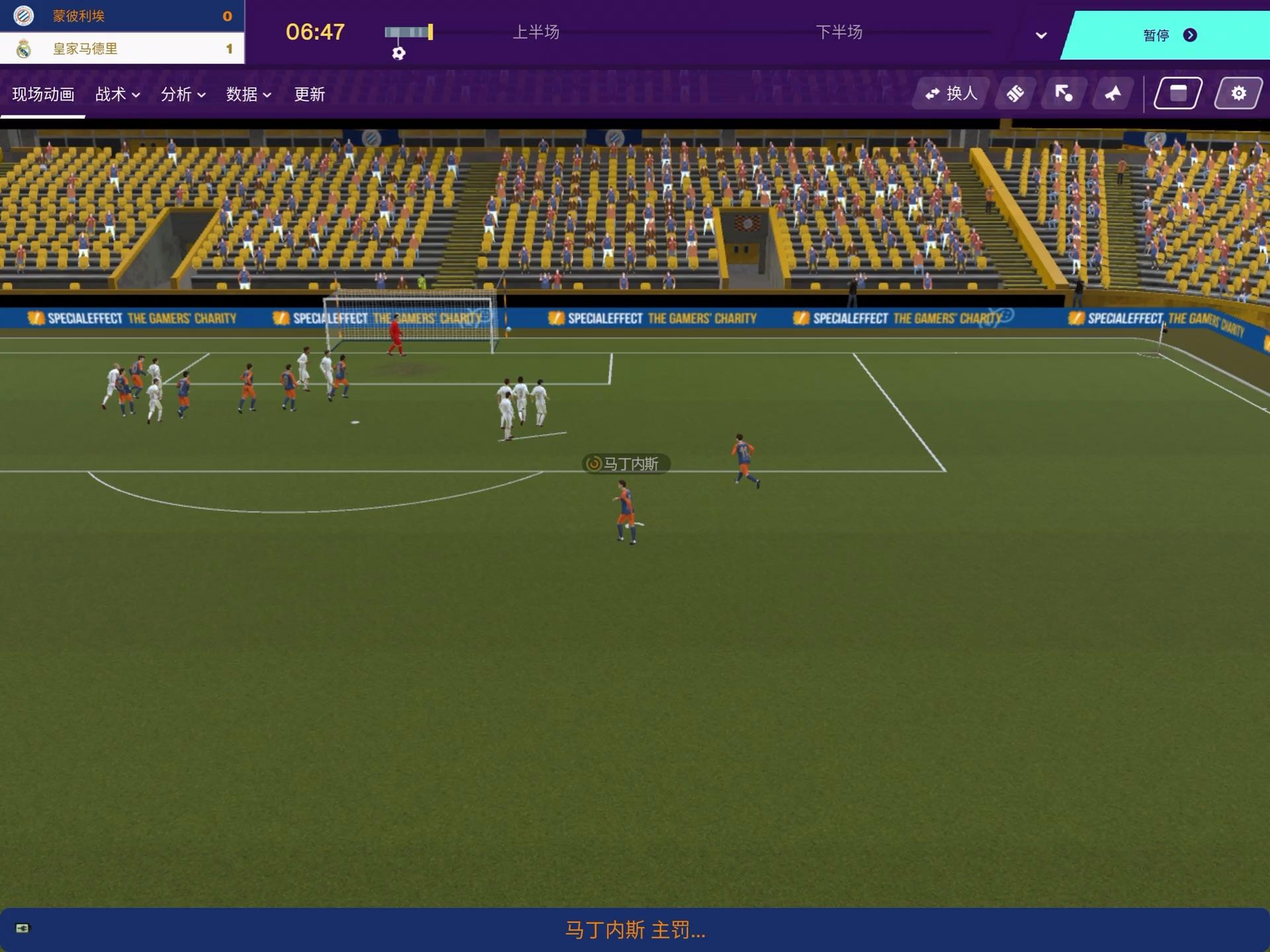Click the 马丁内斯 player name label

point(626,464)
